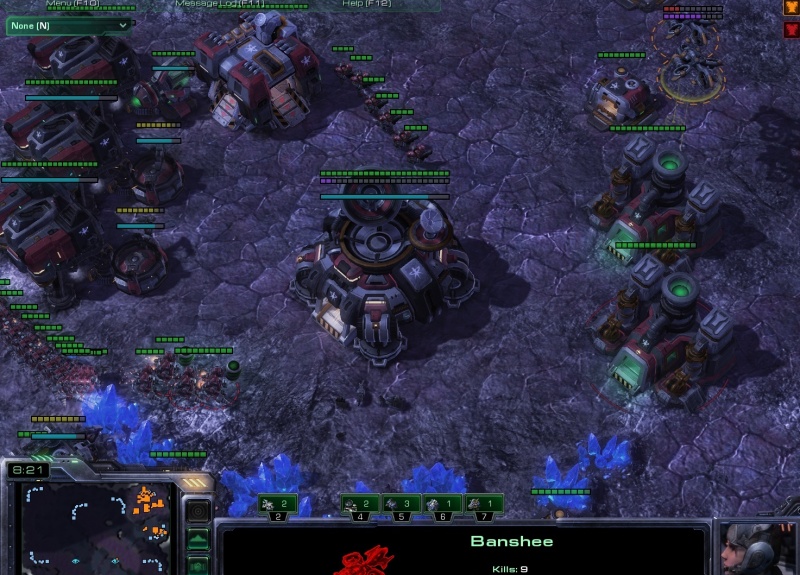The image size is (800, 575).
Task: Select control group 2
Action: 278,505
